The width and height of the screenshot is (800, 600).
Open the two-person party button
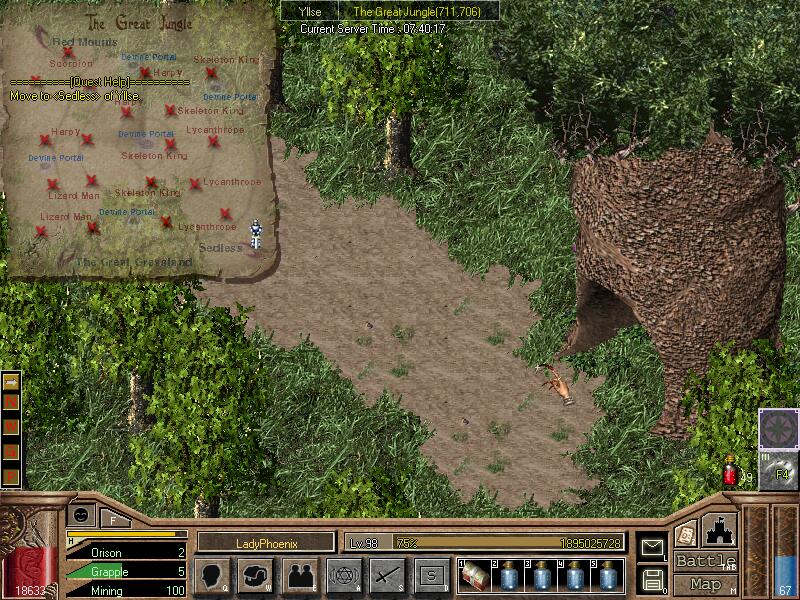[x=300, y=575]
